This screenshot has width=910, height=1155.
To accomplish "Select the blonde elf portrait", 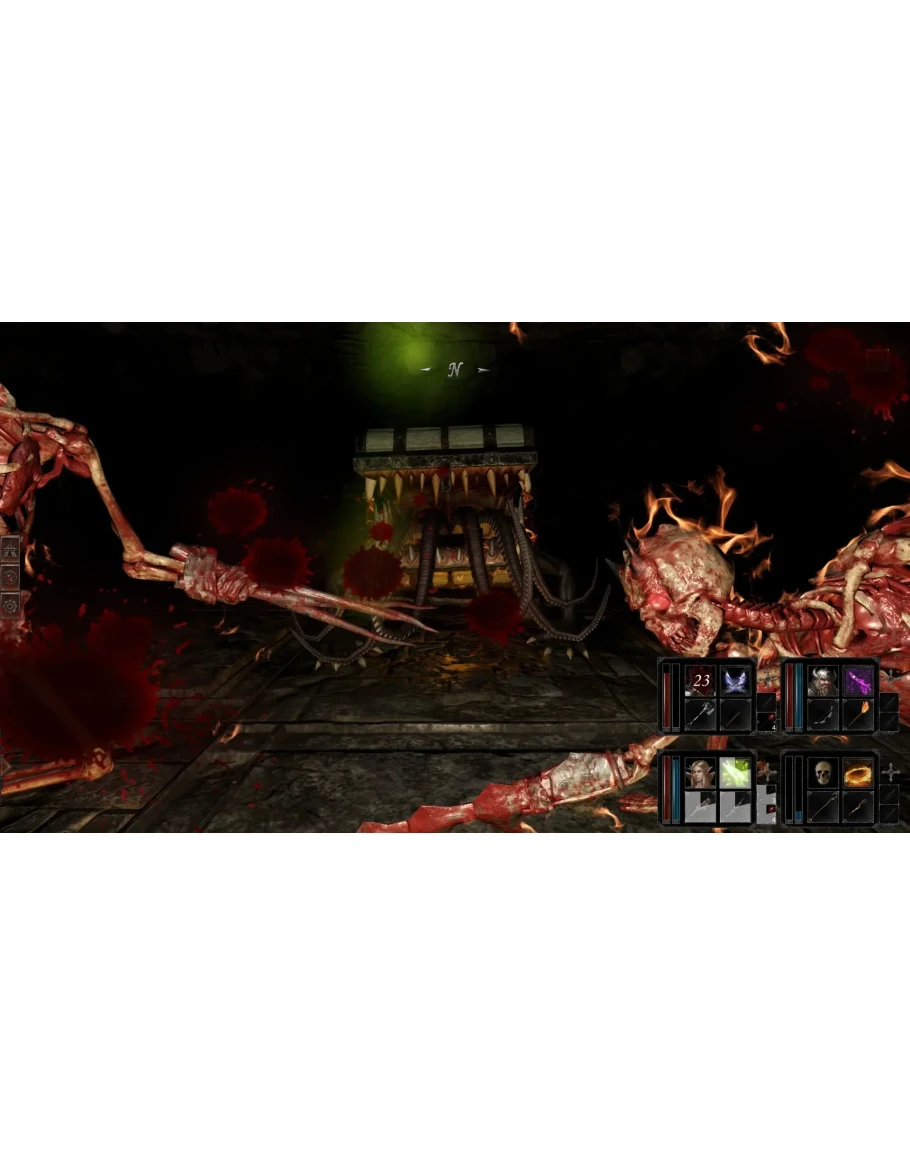I will (701, 772).
